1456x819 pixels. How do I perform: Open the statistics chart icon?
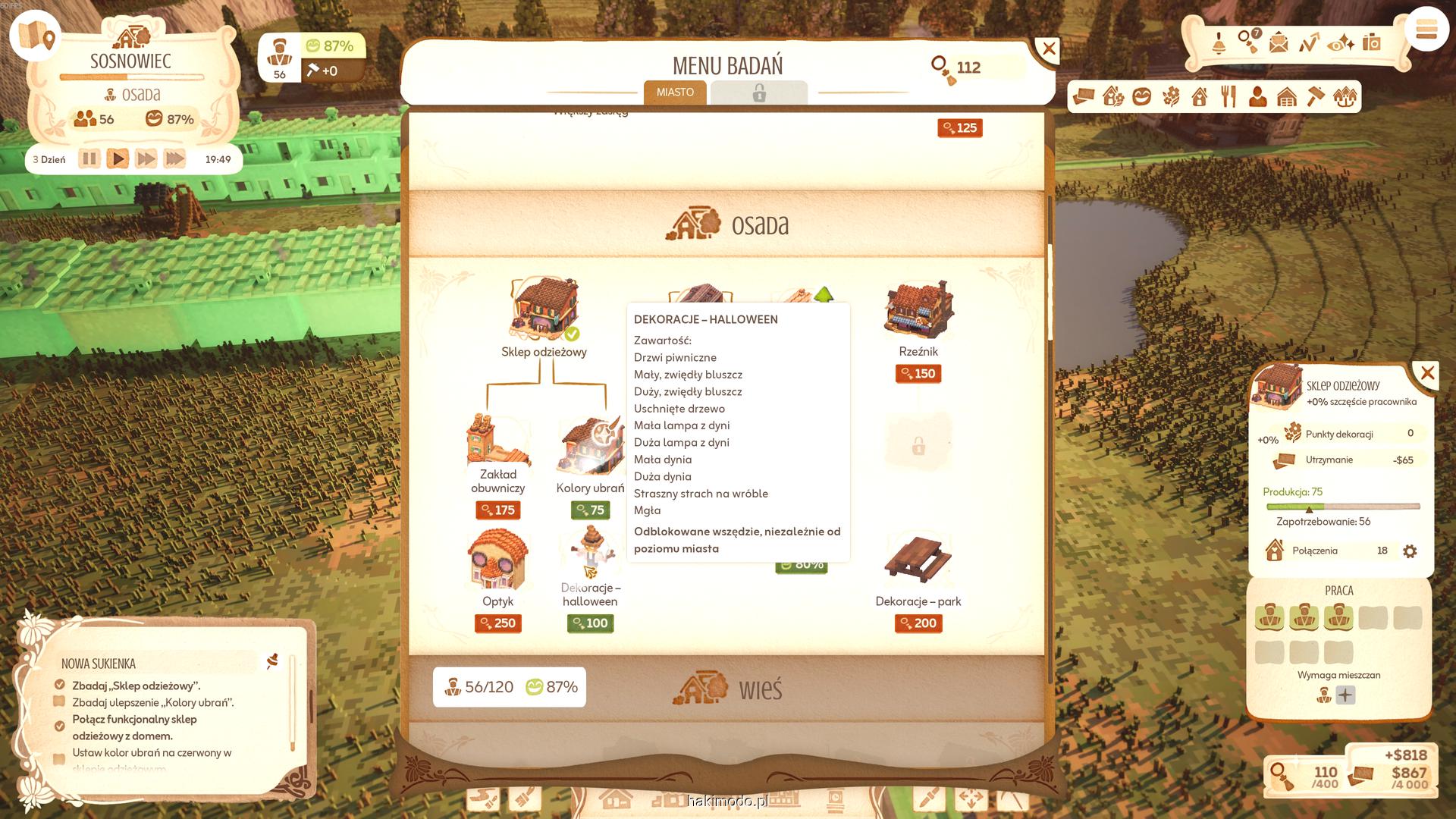click(1309, 42)
